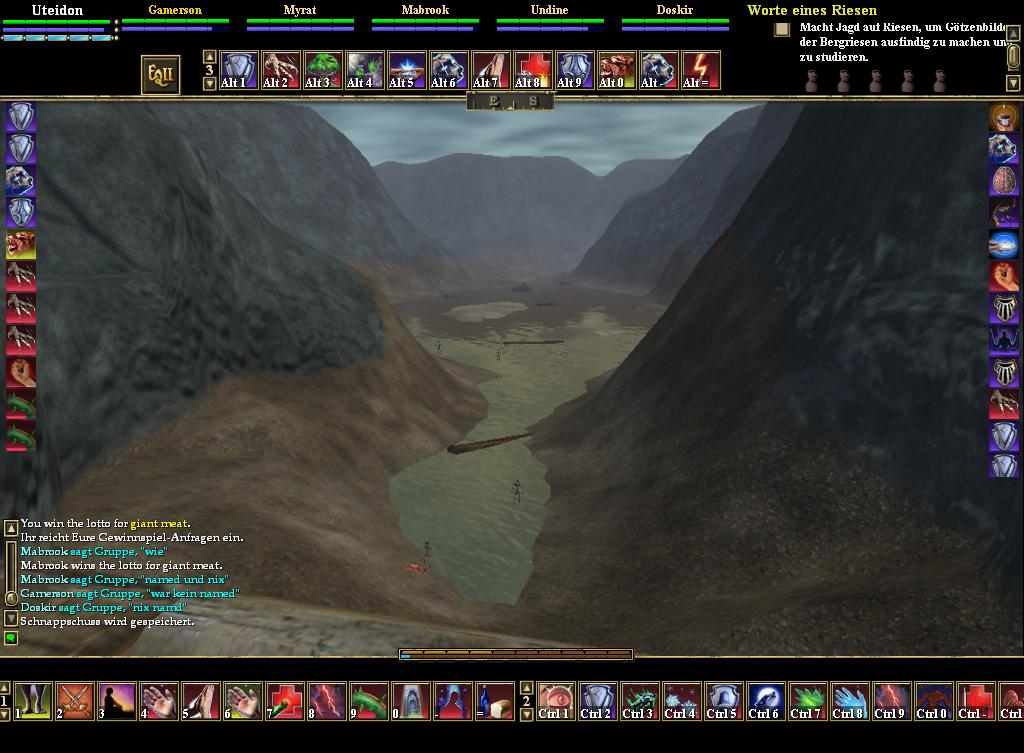Select group member Gamerson

click(175, 10)
